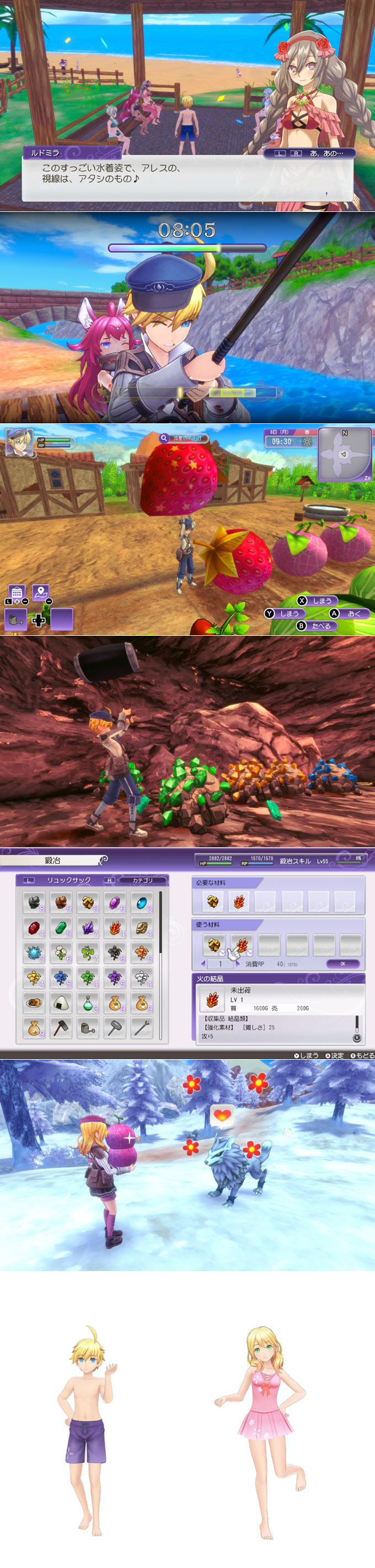The width and height of the screenshot is (375, 1568).
Task: Select the blue sapphire gem slot
Action: (142, 902)
